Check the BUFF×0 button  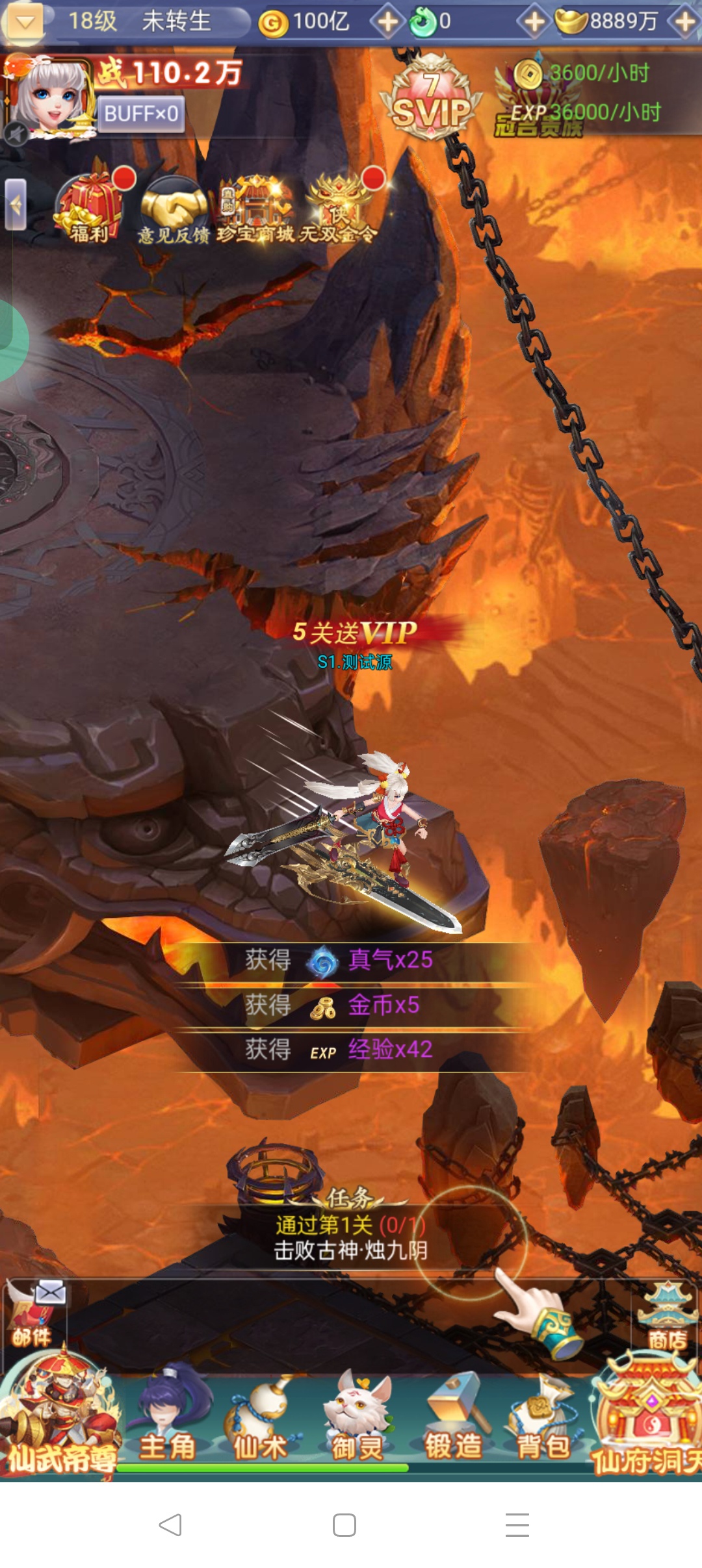pos(141,114)
